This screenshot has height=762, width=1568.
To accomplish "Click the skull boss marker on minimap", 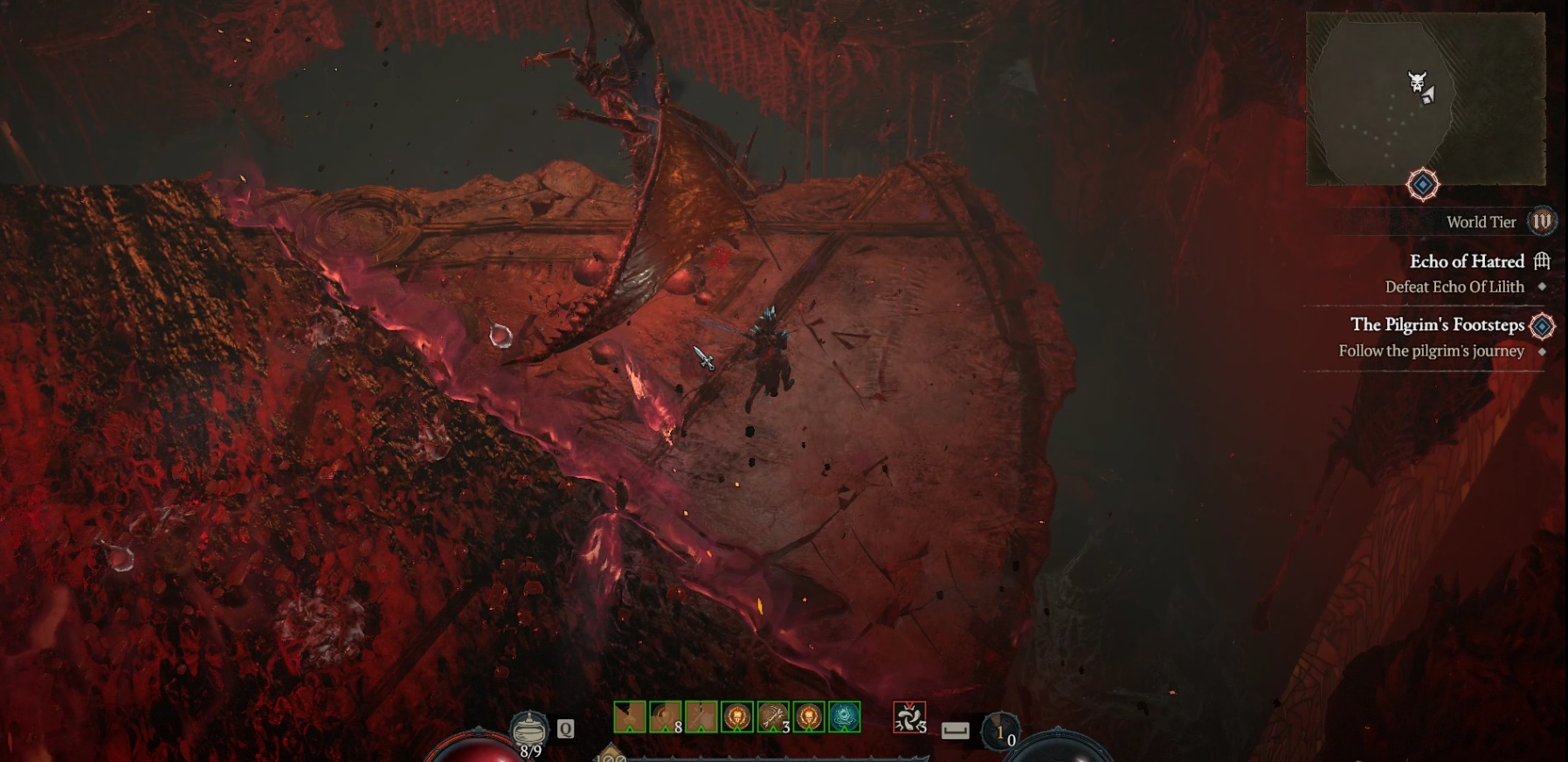I will [x=1417, y=83].
